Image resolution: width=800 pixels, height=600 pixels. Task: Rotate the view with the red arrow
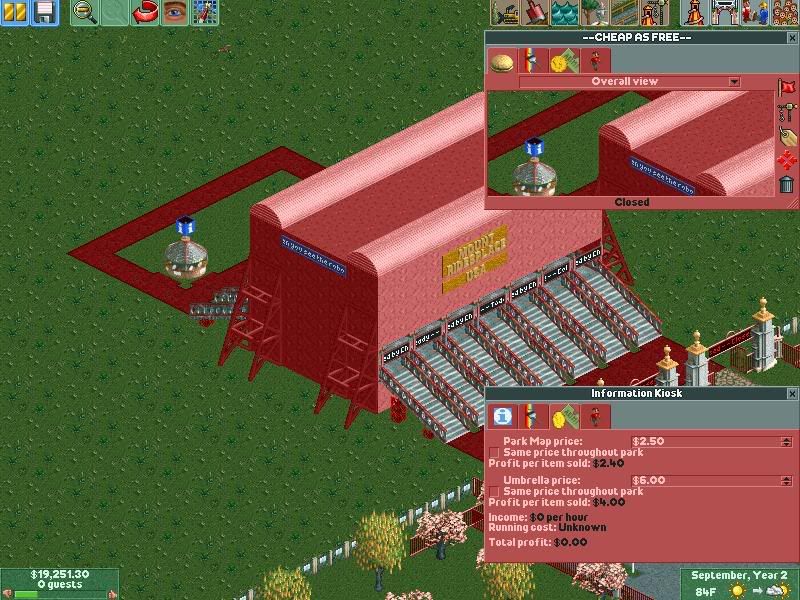coord(146,13)
